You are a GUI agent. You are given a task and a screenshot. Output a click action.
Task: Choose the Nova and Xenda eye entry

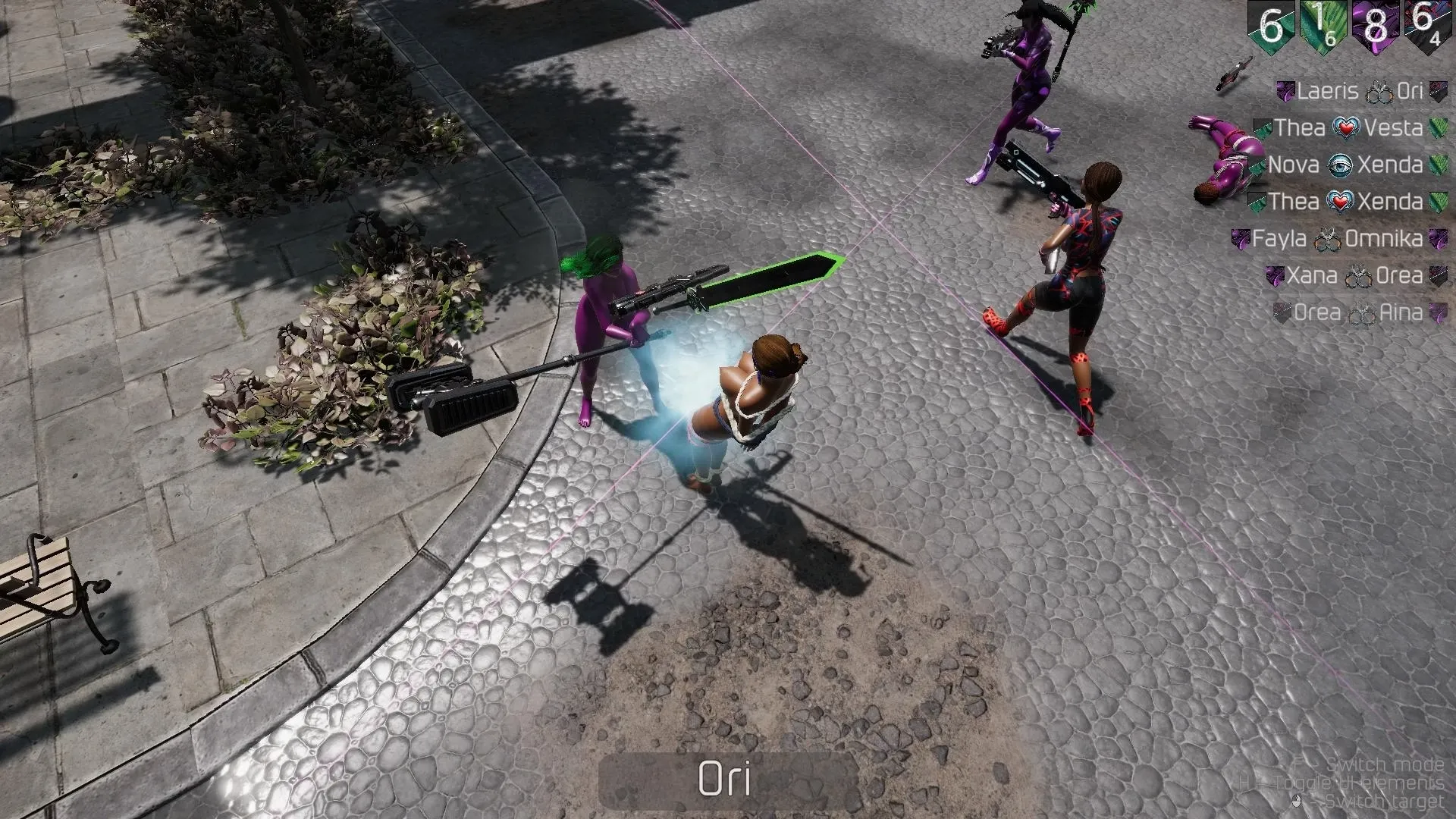[x=1345, y=165]
